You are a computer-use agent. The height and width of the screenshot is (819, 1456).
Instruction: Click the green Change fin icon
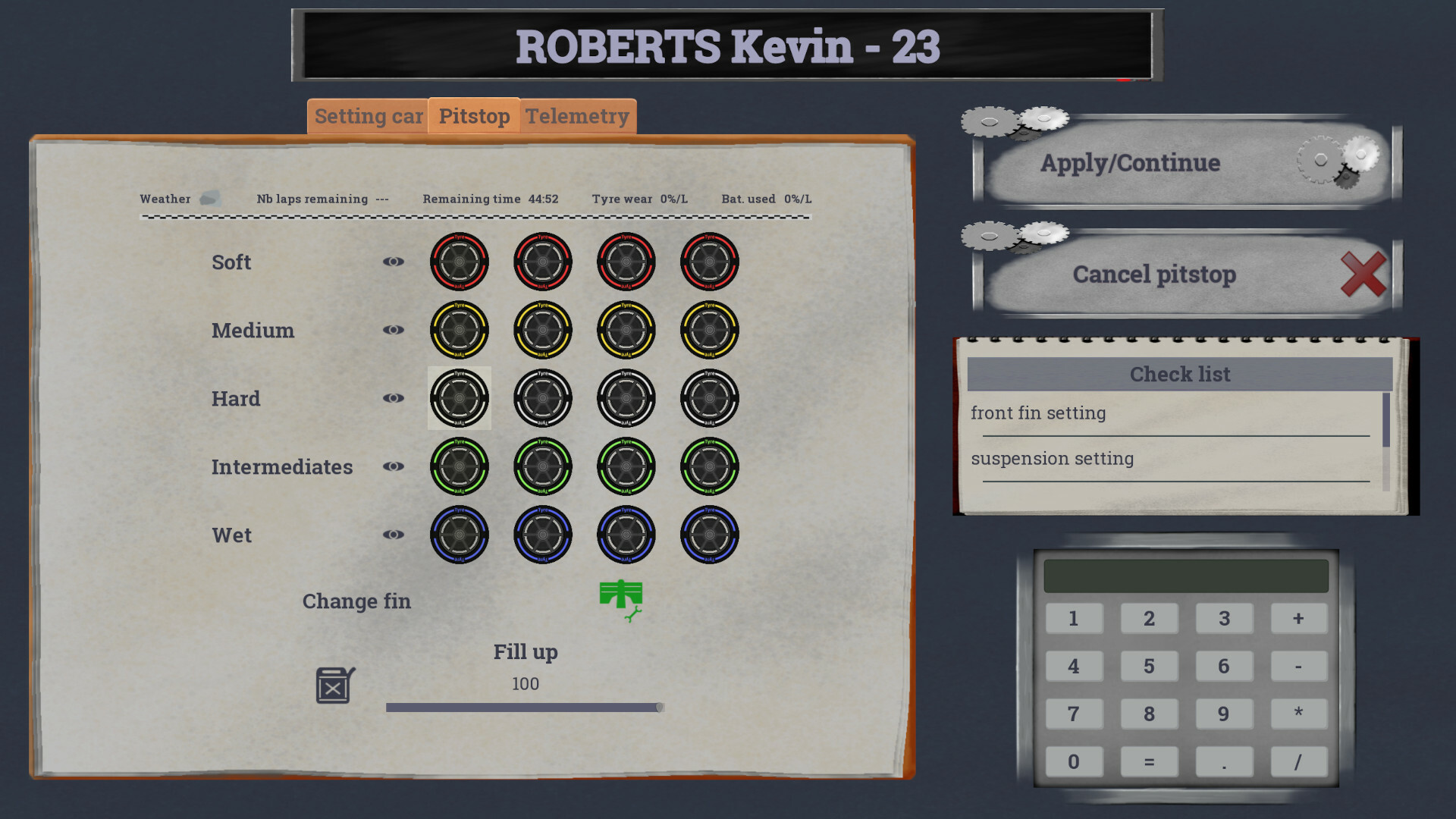coord(622,600)
